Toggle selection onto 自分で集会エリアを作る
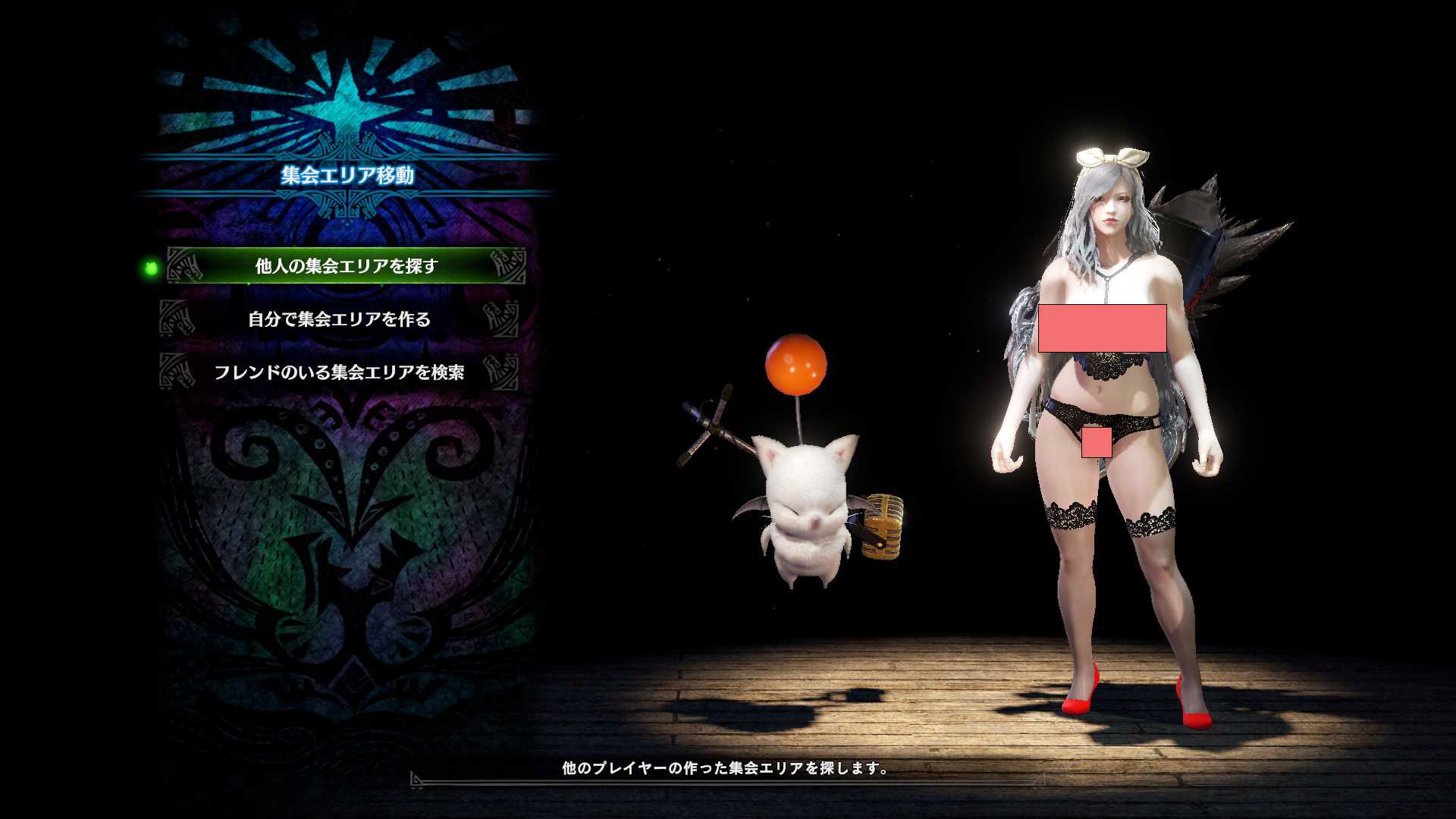This screenshot has height=819, width=1456. click(x=341, y=321)
